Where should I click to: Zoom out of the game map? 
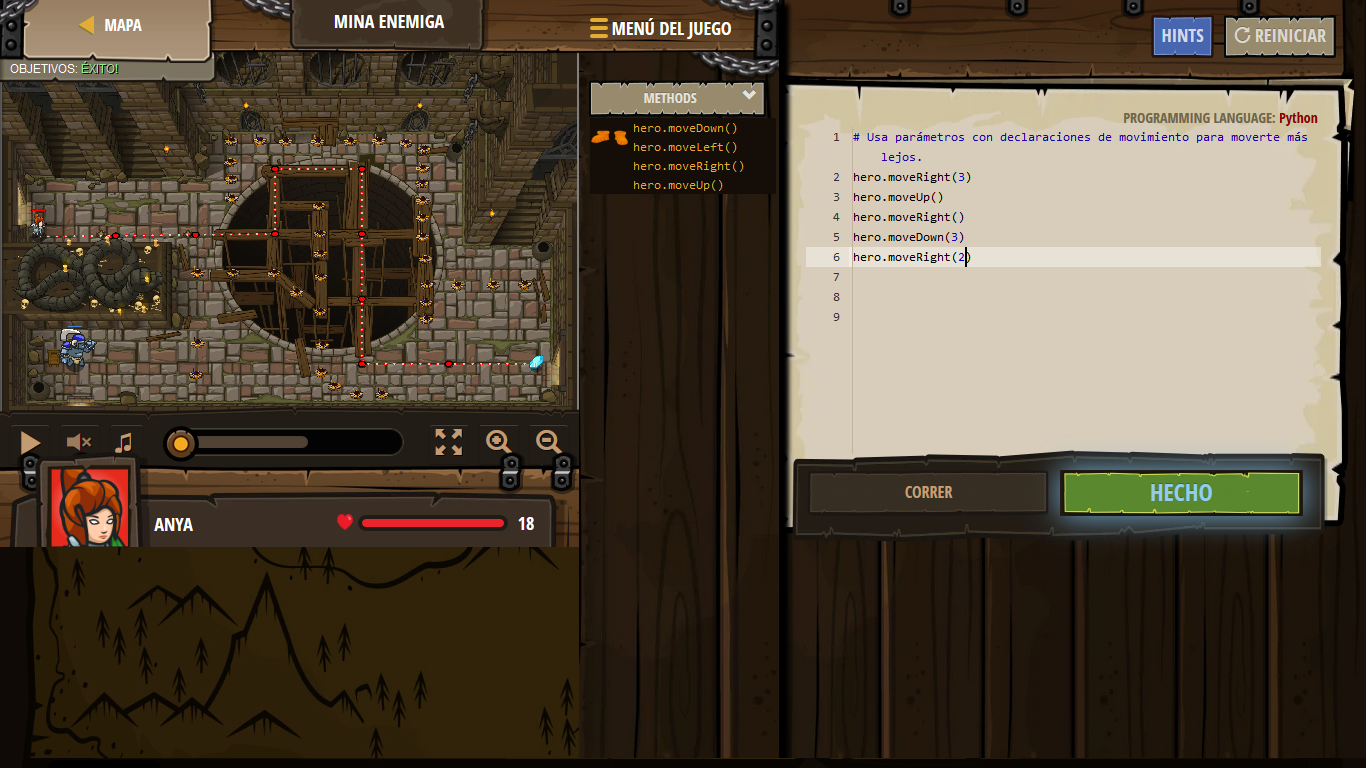pyautogui.click(x=548, y=441)
